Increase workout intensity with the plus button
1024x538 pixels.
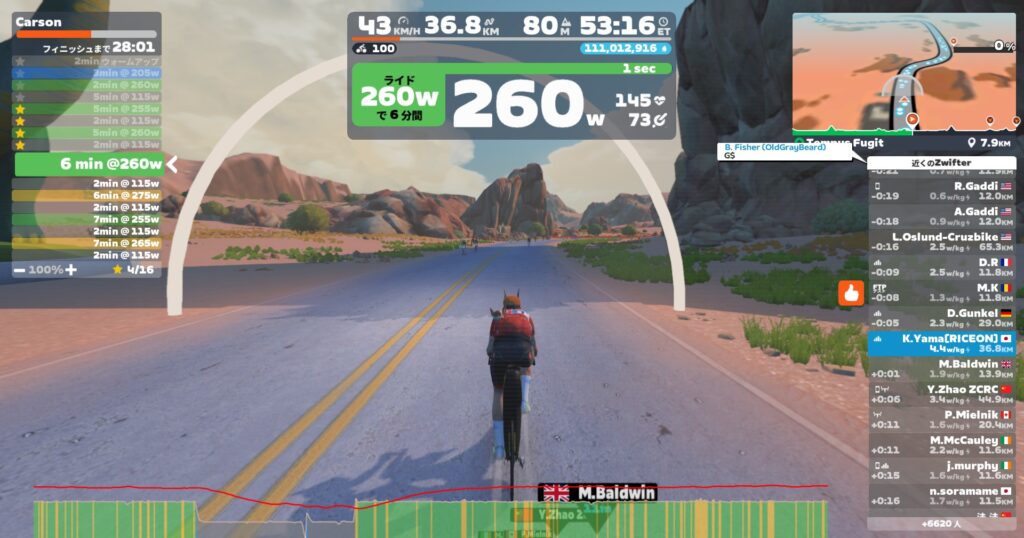pos(71,270)
